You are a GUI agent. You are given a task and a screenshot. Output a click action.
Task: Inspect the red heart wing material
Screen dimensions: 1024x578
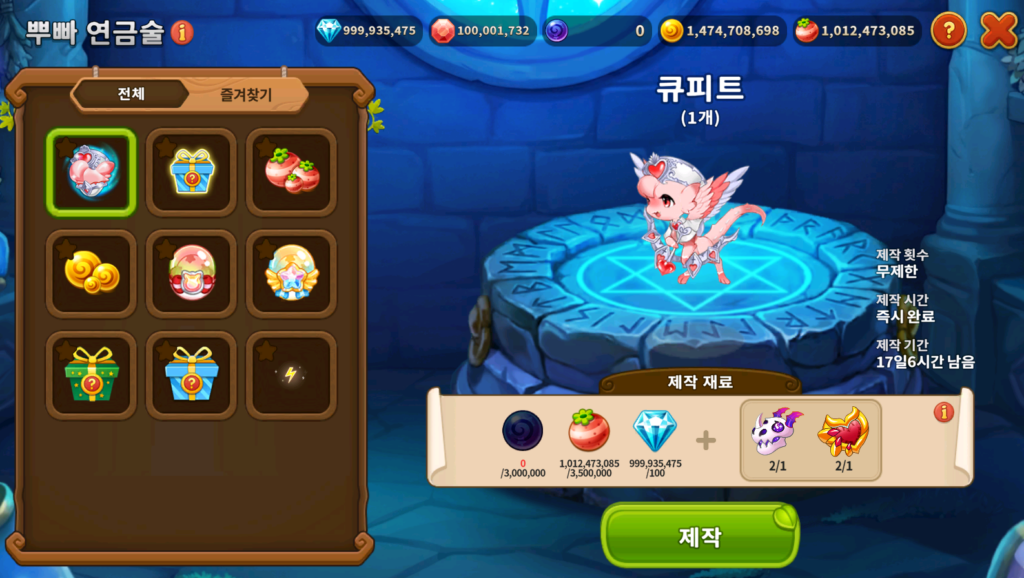tap(842, 432)
